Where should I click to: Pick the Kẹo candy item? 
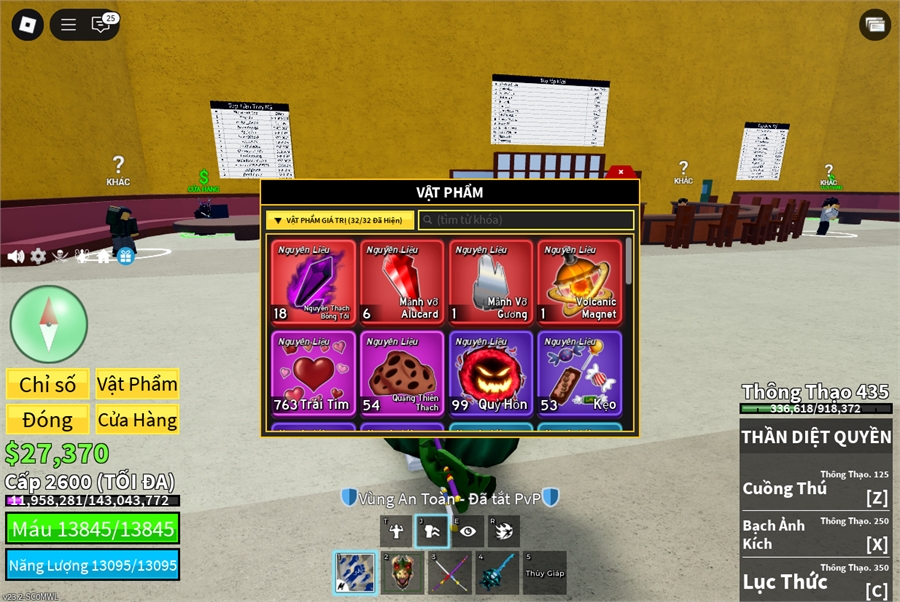click(x=580, y=373)
